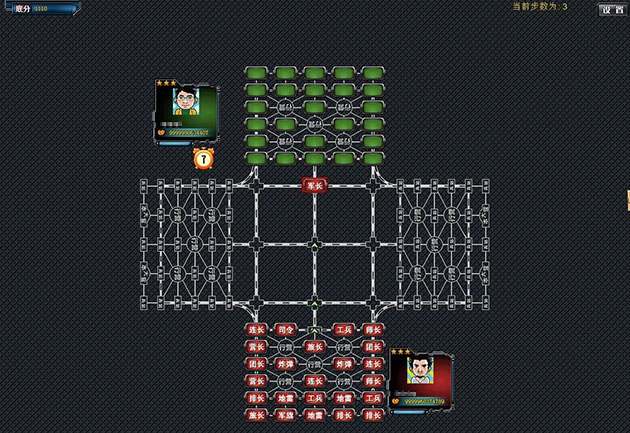This screenshot has height=433, width=630.
Task: Choose the 旅长 piece next to 军旗
Action: pyautogui.click(x=256, y=414)
